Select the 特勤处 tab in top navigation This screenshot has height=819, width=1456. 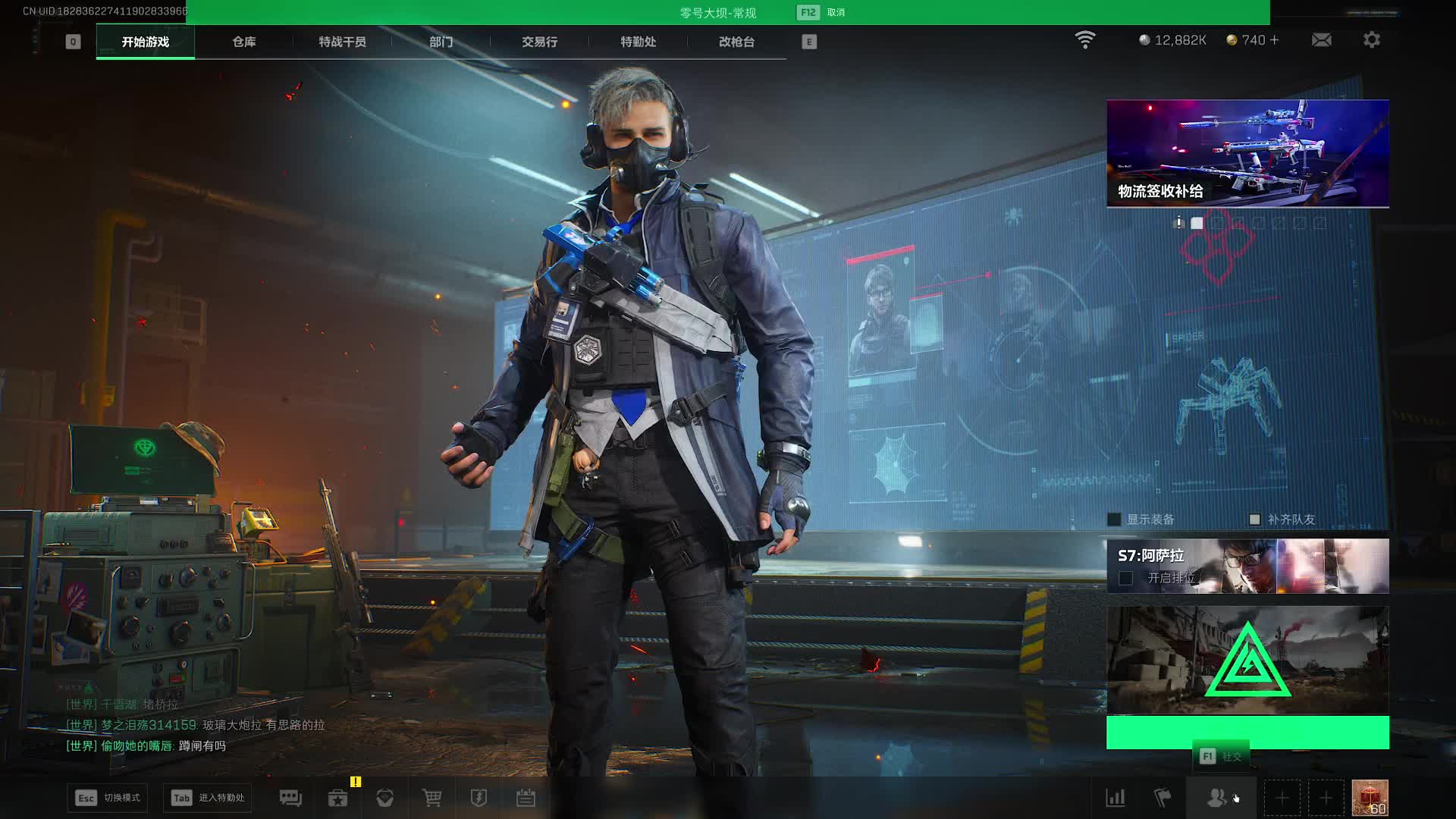638,42
